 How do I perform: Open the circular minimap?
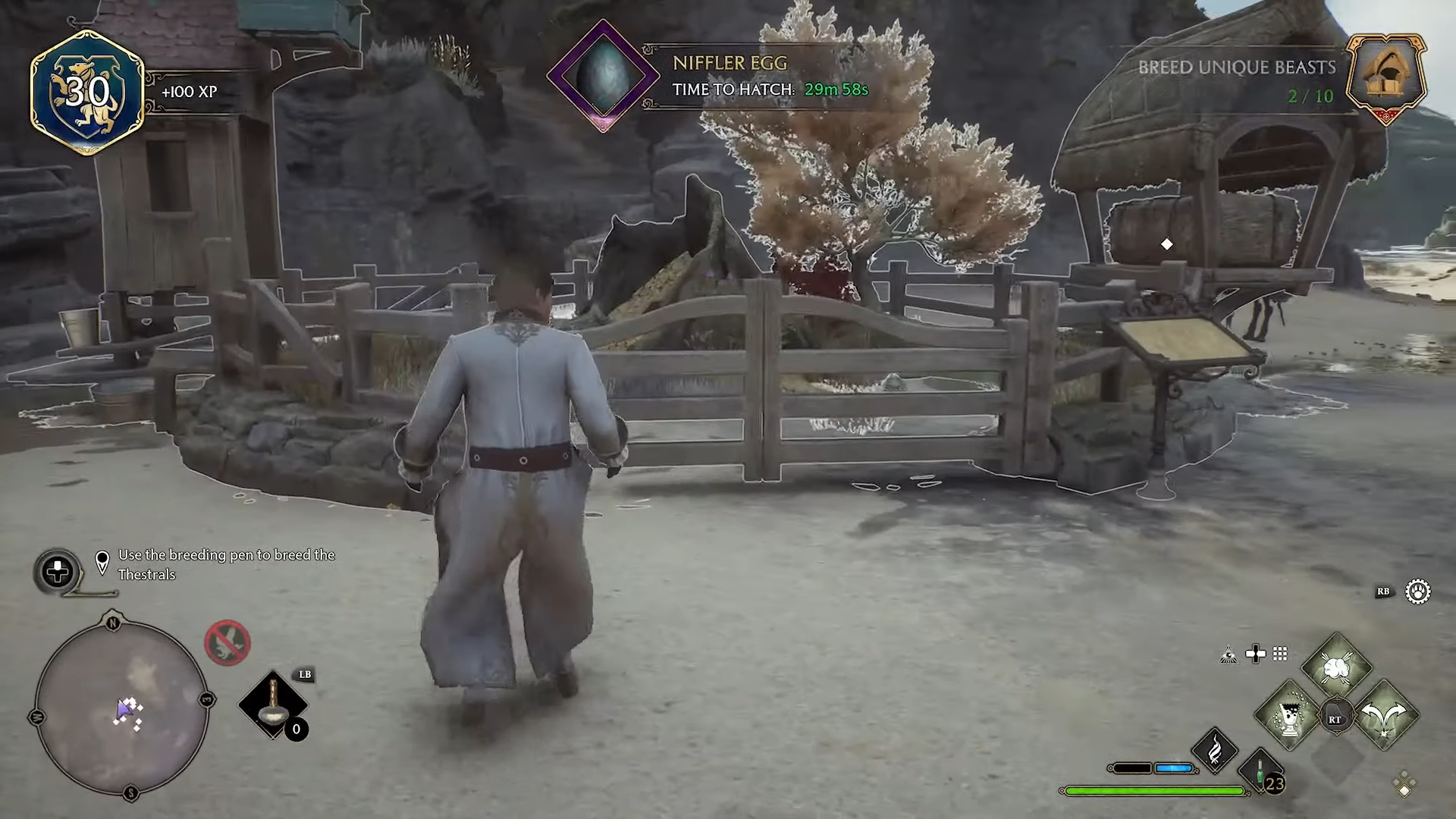pyautogui.click(x=121, y=707)
